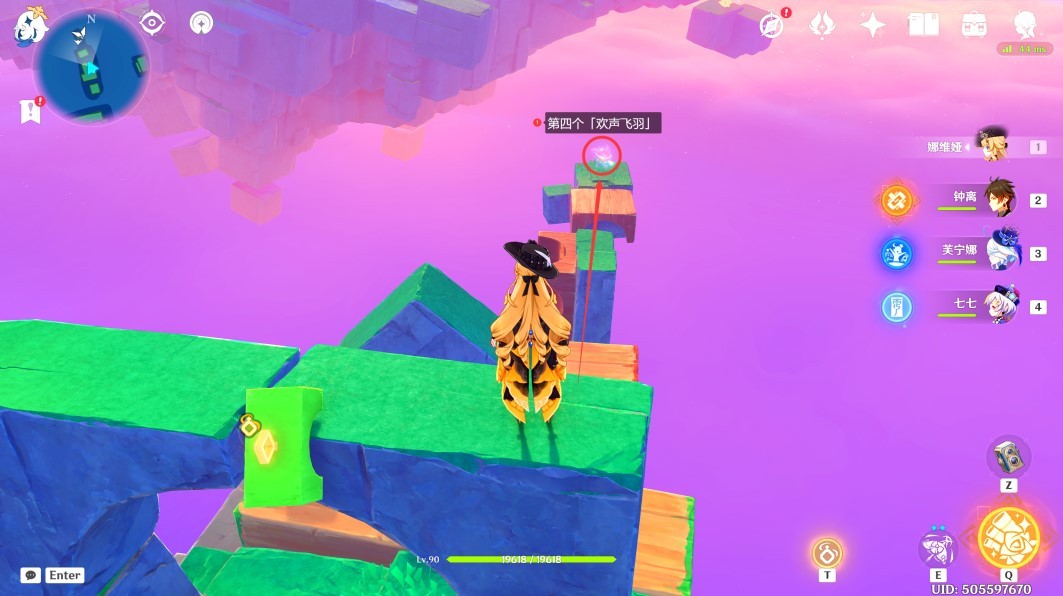Switch to party member 芙宁娜

click(x=1000, y=251)
